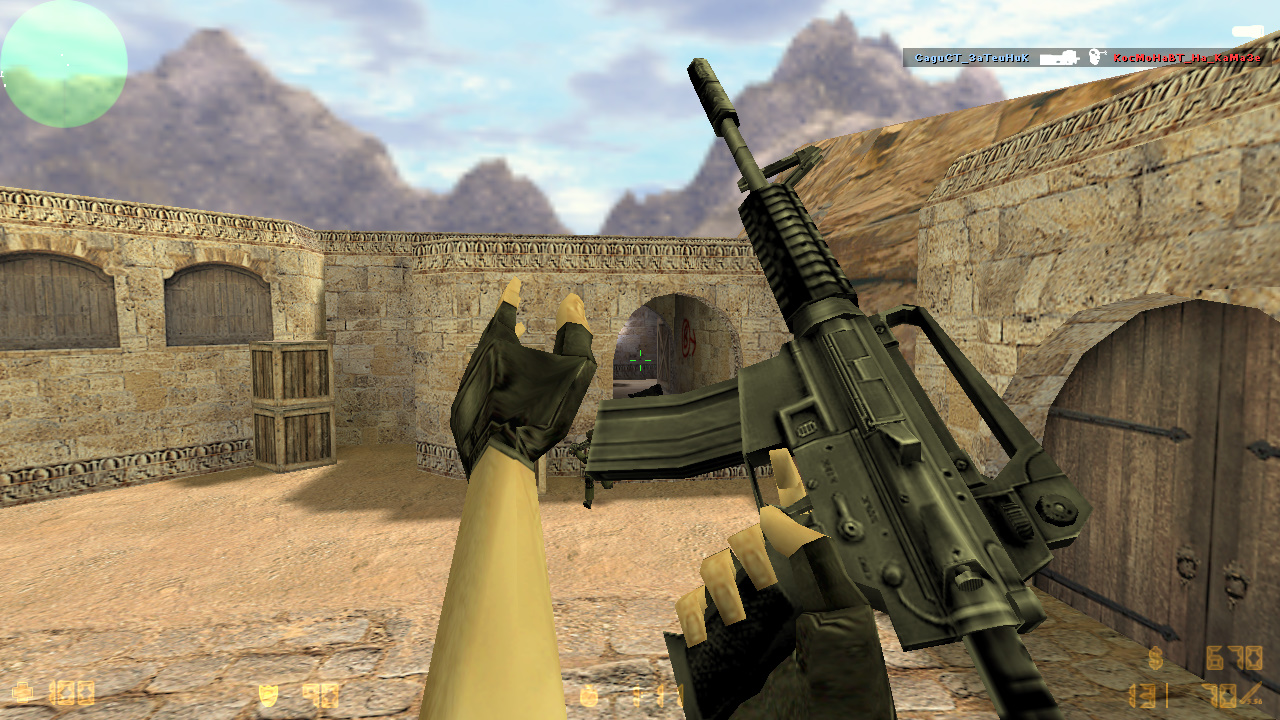This screenshot has height=720, width=1280.
Task: Select the health cross icon
Action: pyautogui.click(x=22, y=694)
